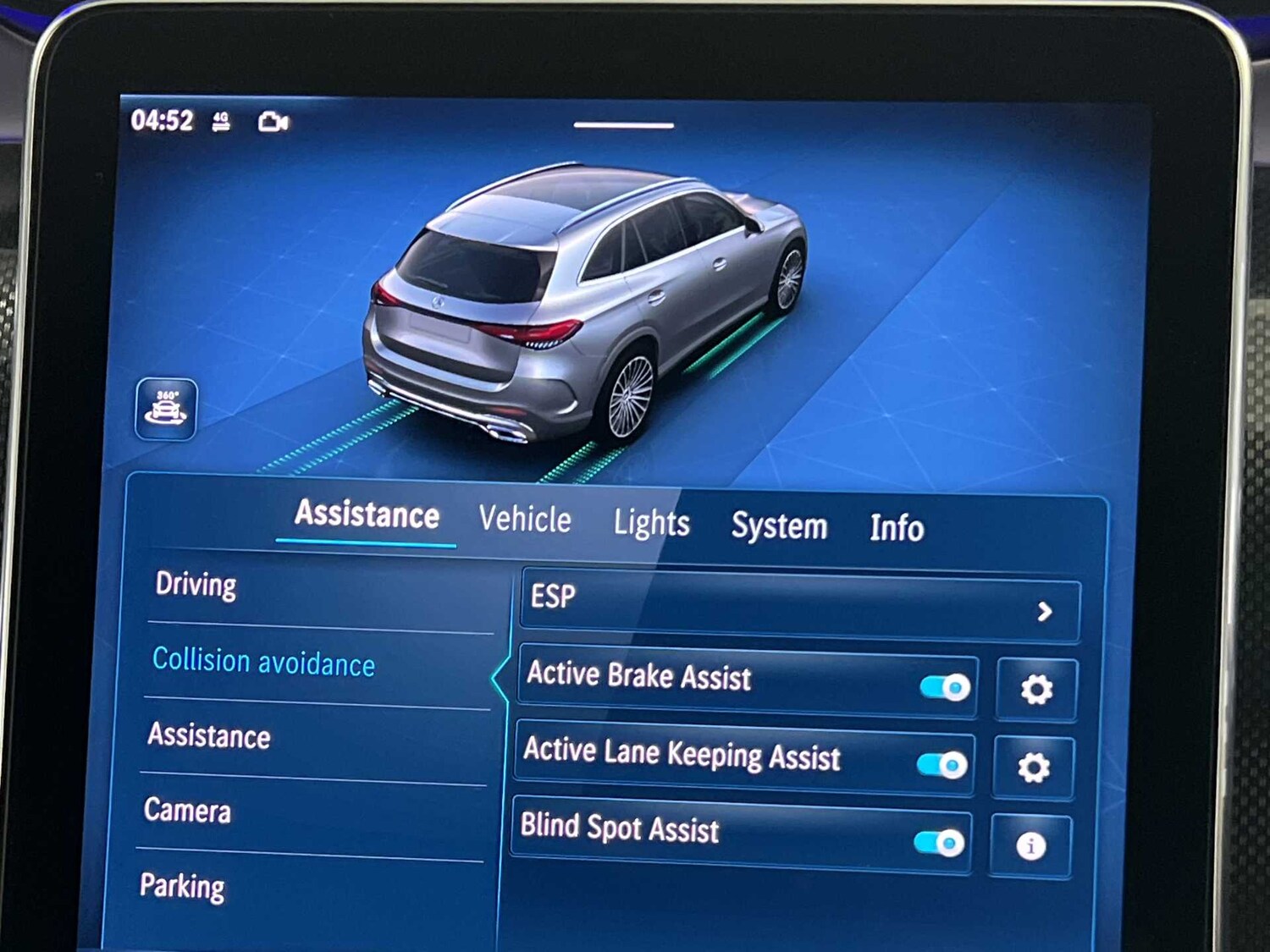Screen dimensions: 1270x952
Task: Open Active Brake Assist settings gear
Action: coord(1035,689)
